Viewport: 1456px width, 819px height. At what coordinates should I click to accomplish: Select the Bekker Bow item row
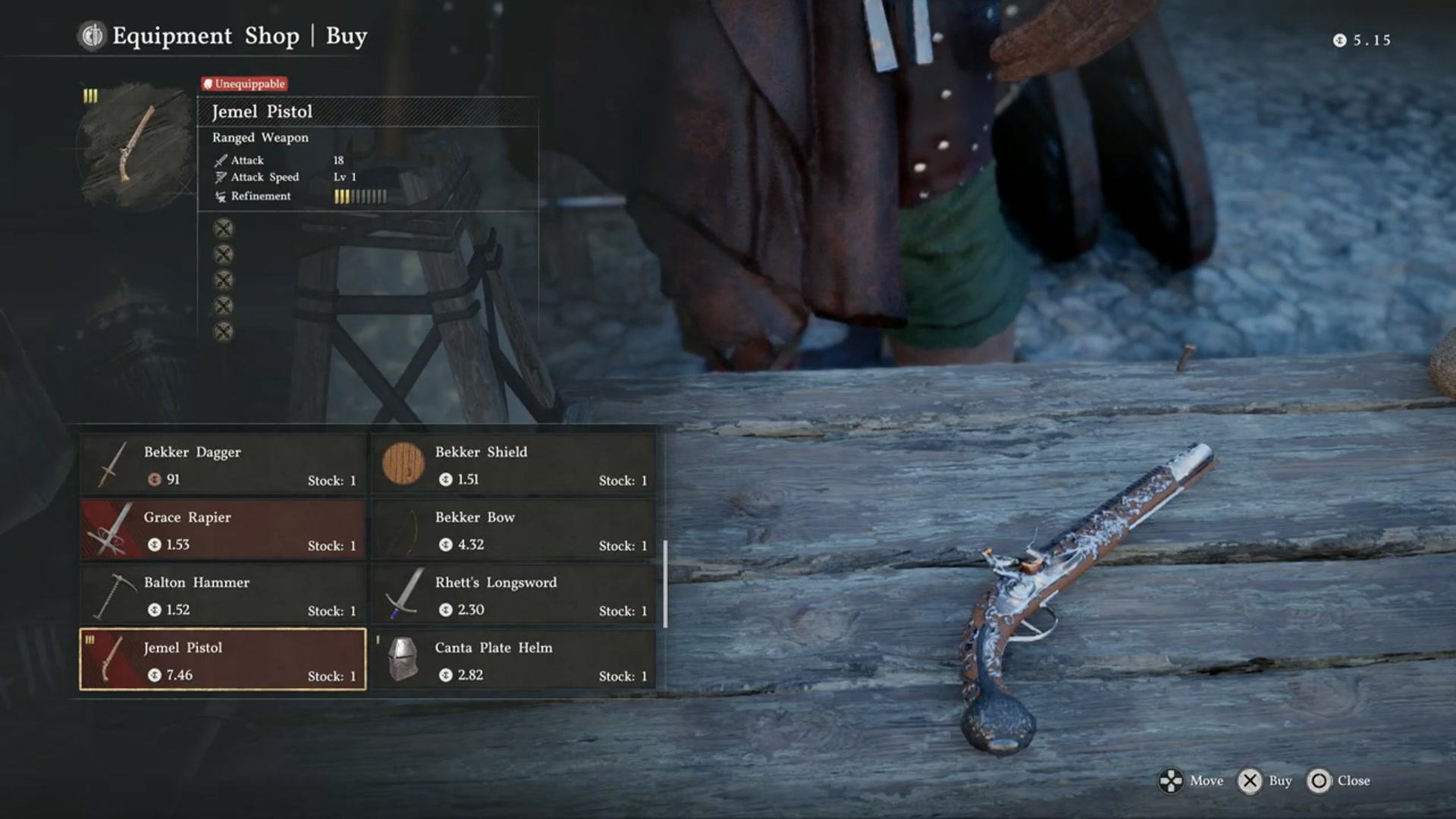513,529
